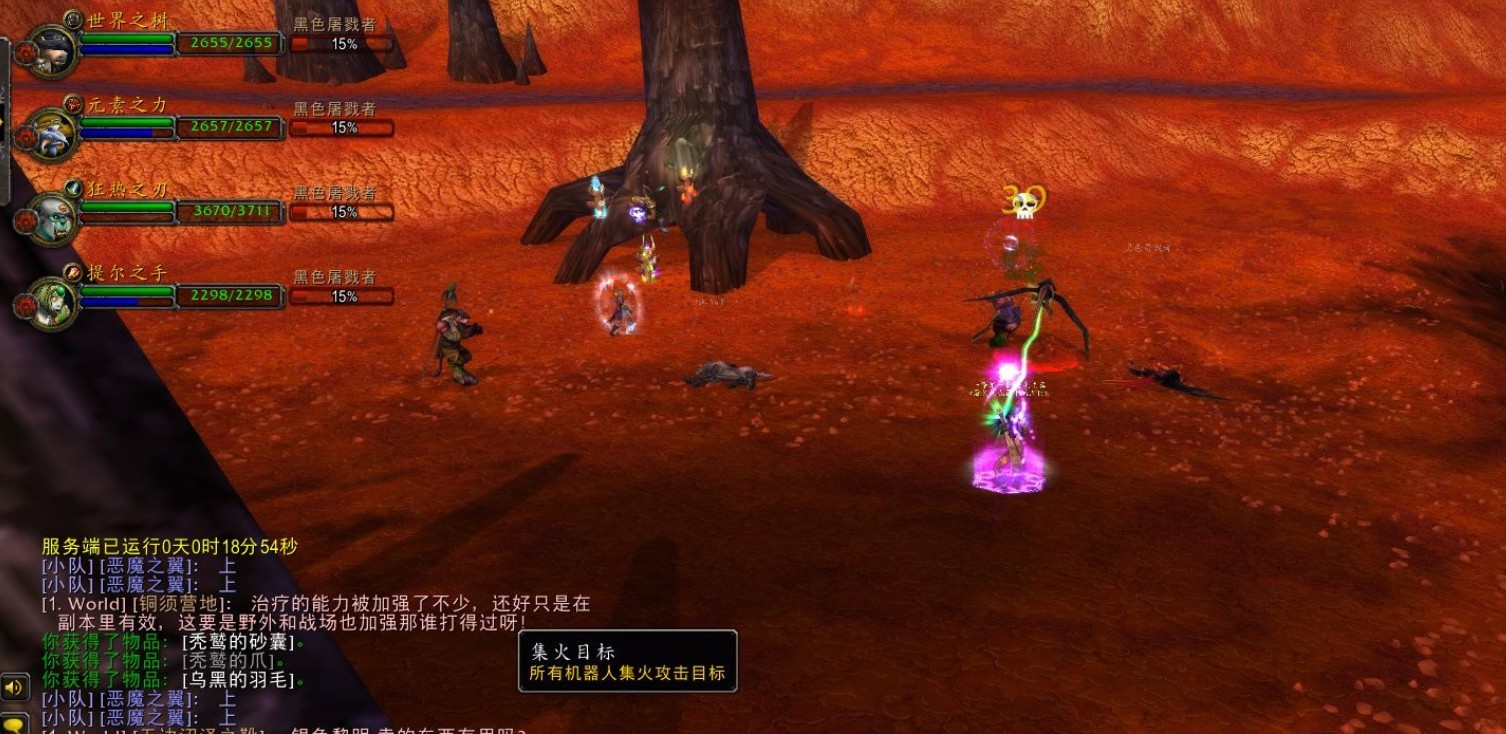Choose party member 提尔之手 portrait

(x=51, y=303)
